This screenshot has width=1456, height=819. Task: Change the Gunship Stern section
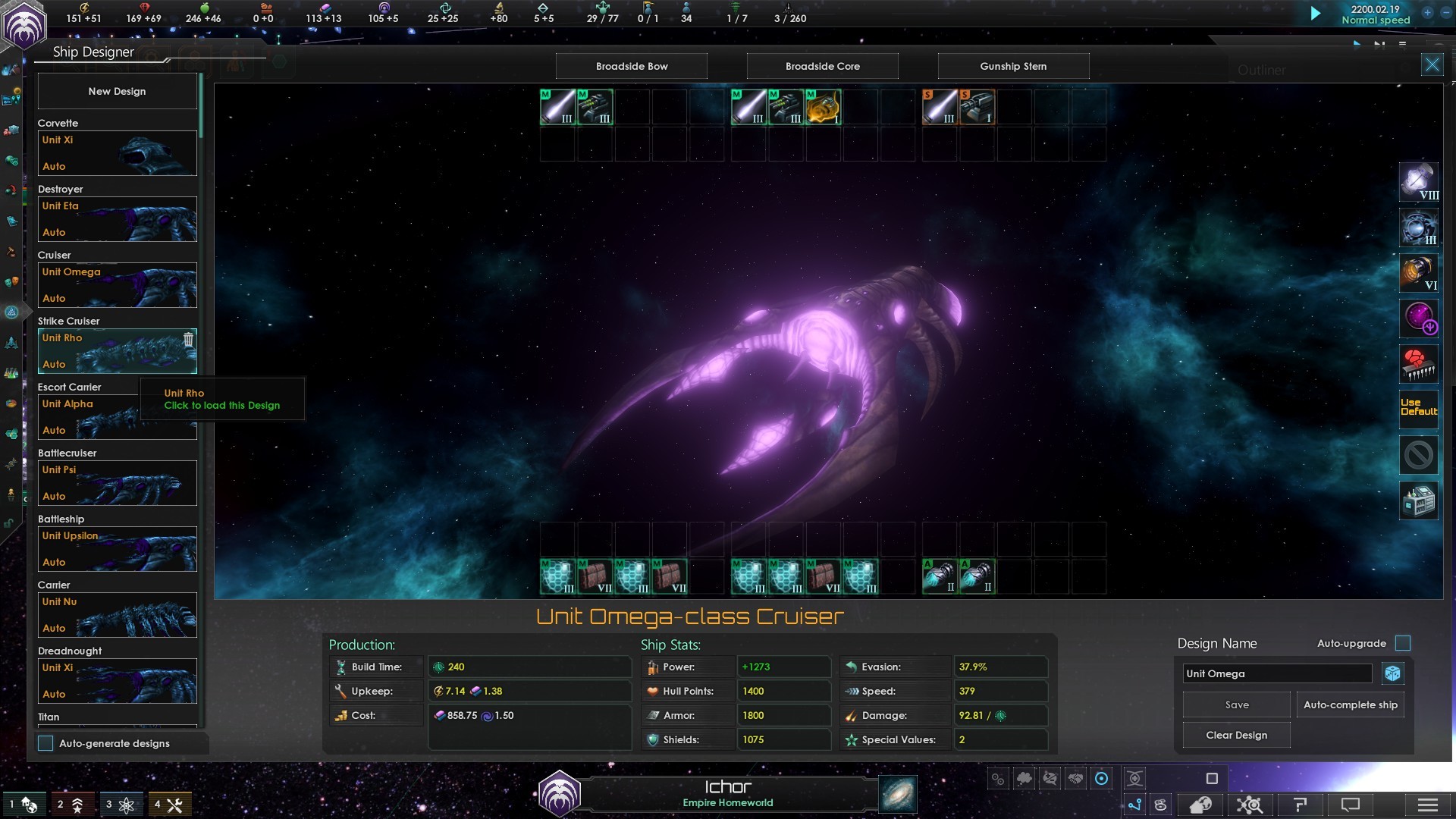[1013, 66]
